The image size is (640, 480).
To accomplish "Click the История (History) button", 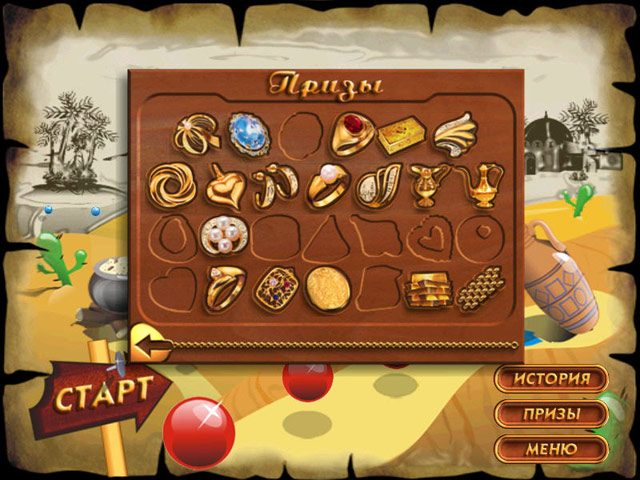I will coord(551,380).
